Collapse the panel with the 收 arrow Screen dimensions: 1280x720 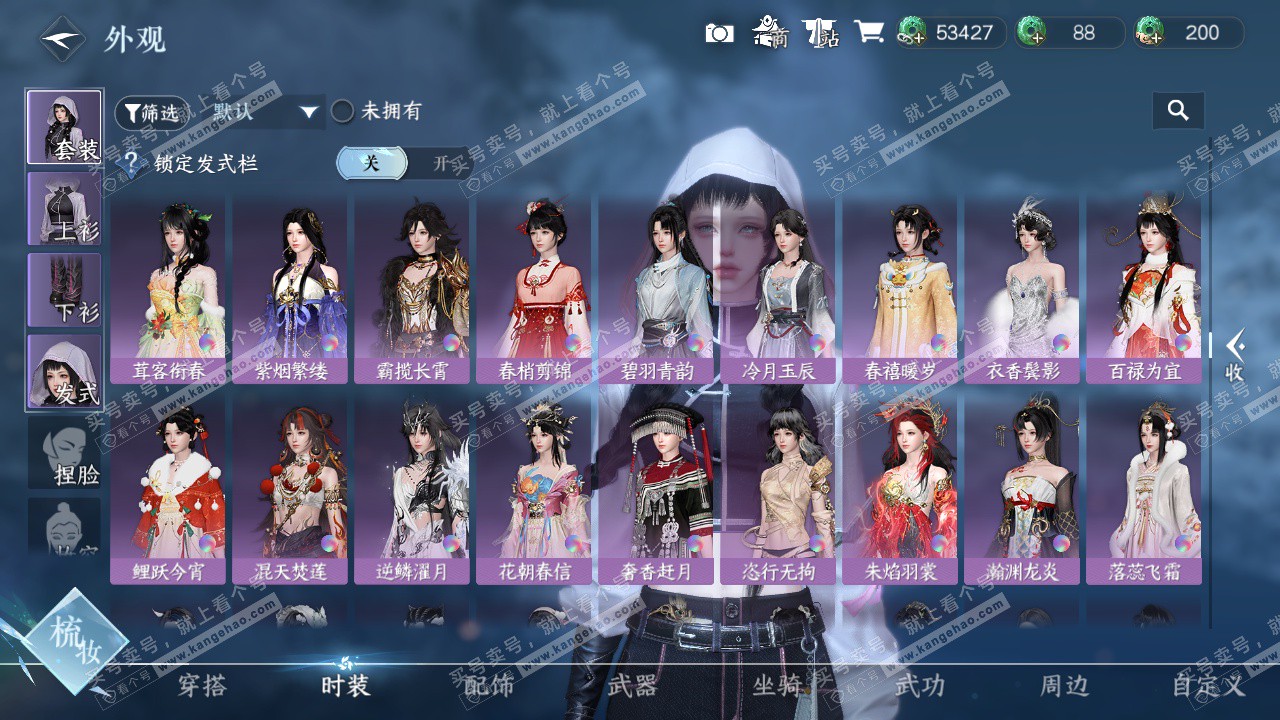pyautogui.click(x=1235, y=355)
